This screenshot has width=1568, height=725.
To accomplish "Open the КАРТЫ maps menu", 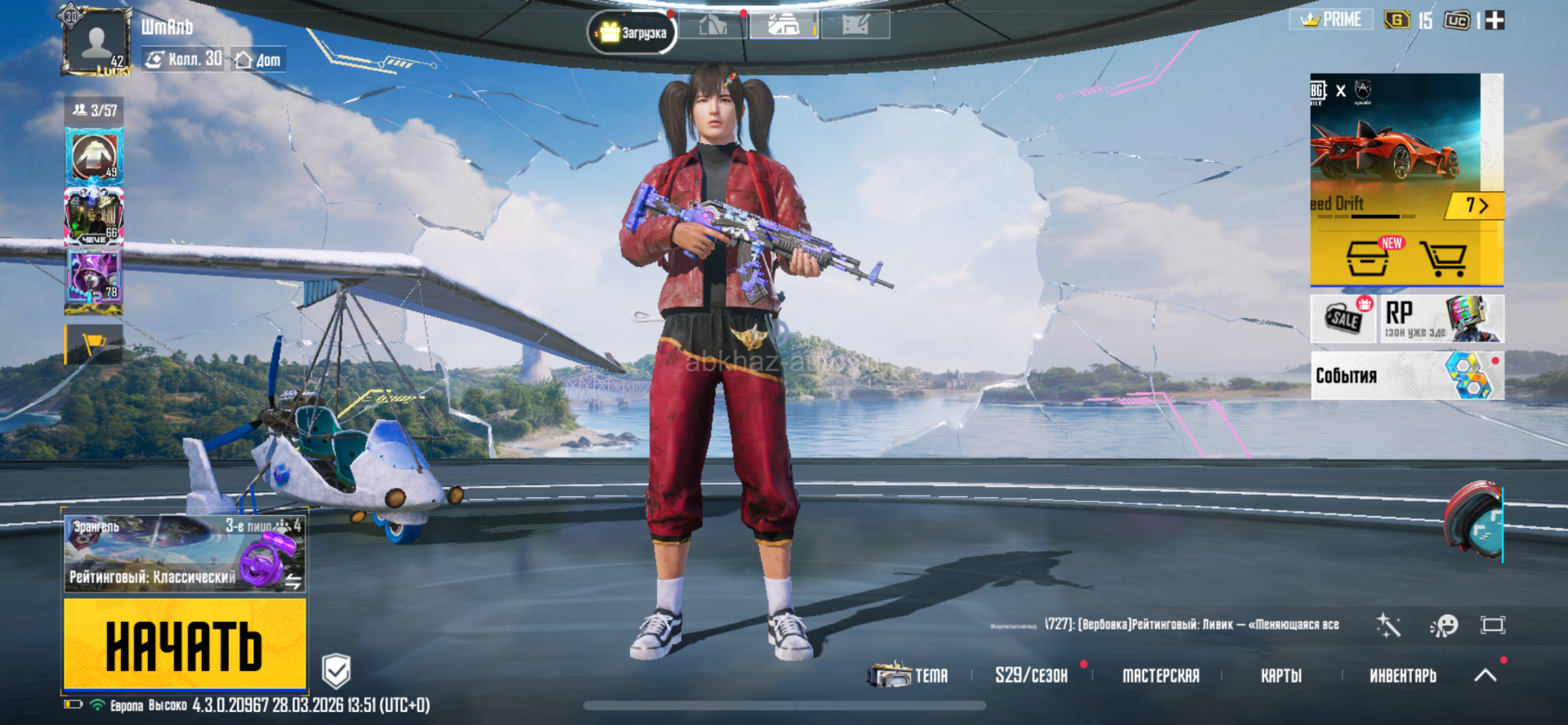I will [x=1280, y=675].
